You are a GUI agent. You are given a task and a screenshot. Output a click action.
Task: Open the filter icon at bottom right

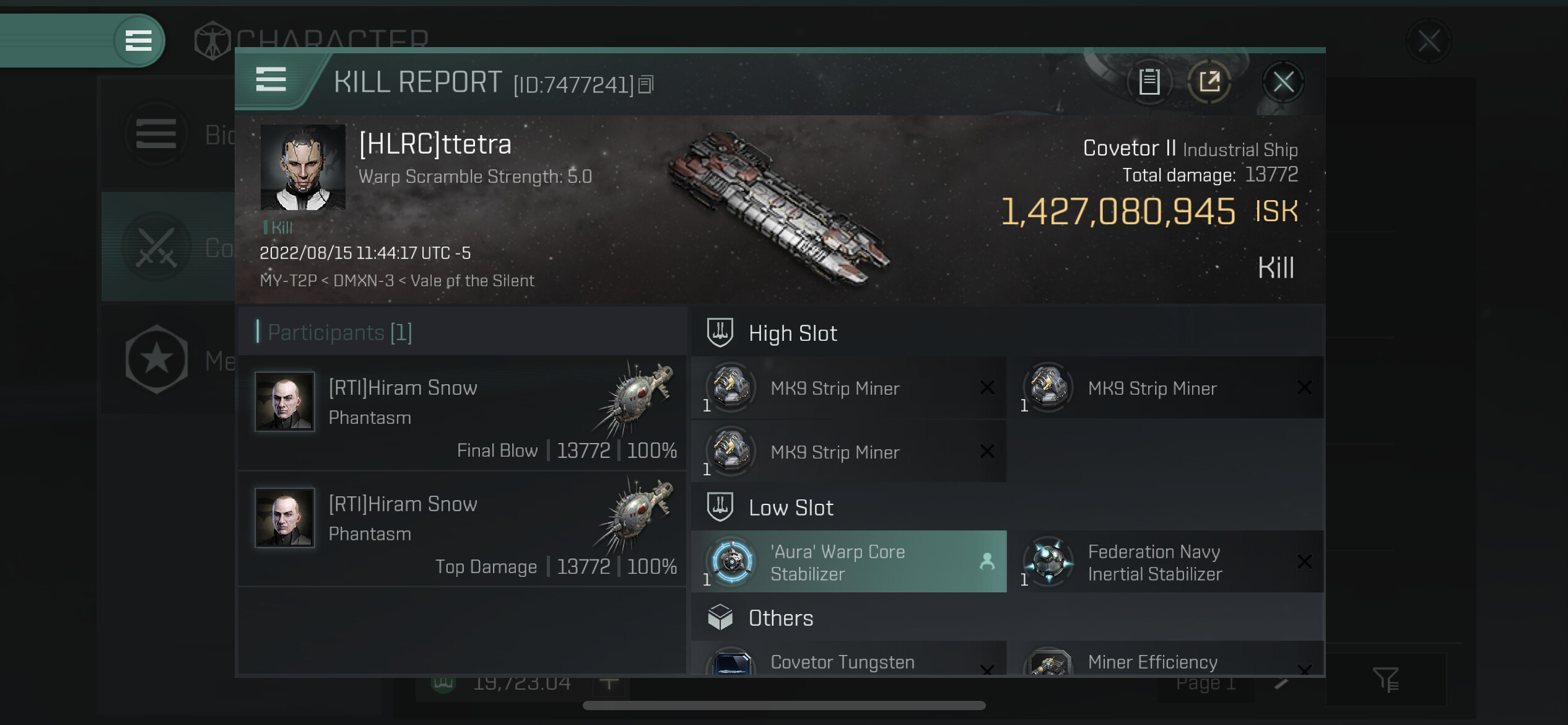click(1385, 680)
